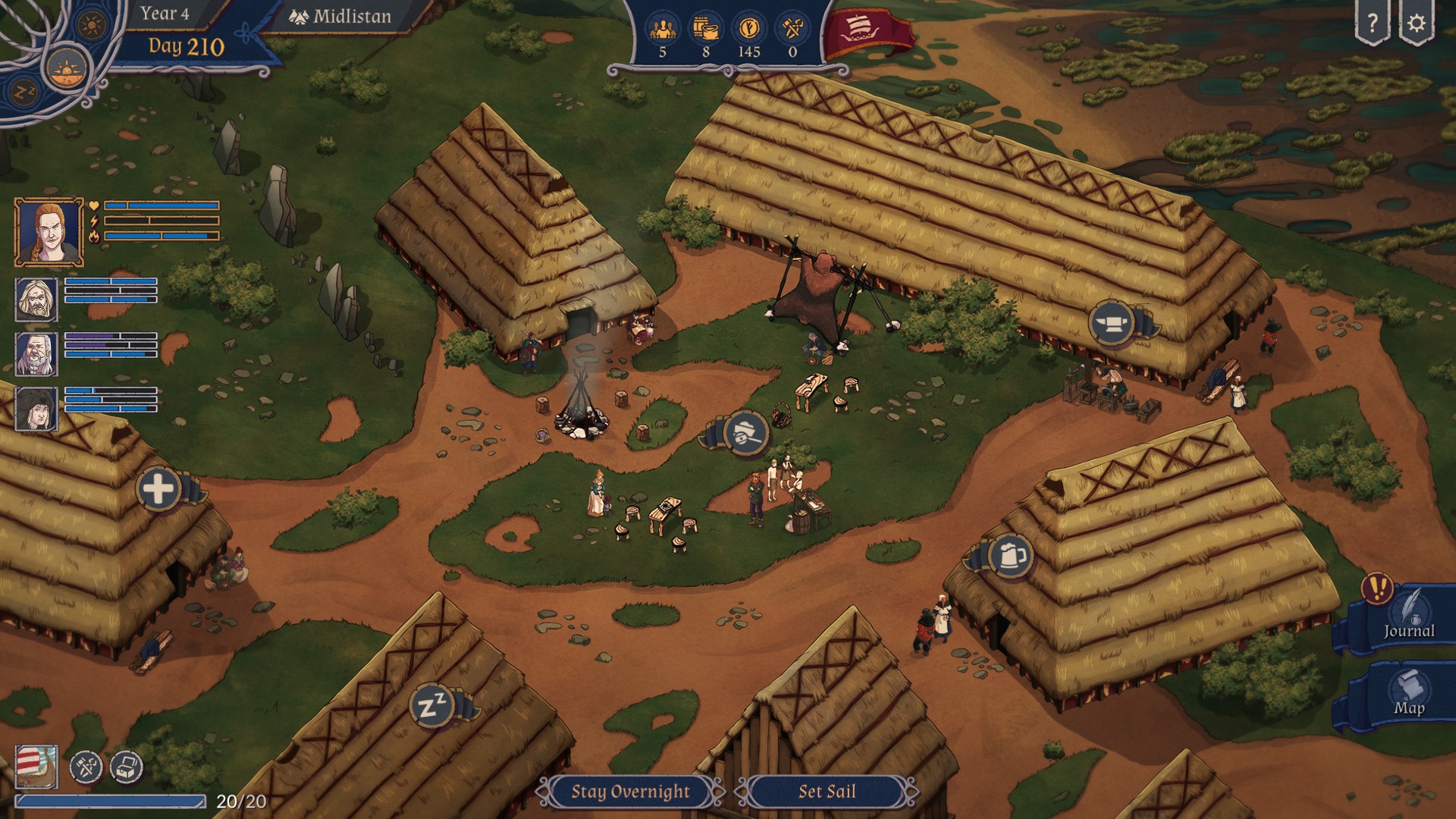The width and height of the screenshot is (1456, 819).
Task: Open crafting with the hammer and tongs icon
Action: point(86,767)
